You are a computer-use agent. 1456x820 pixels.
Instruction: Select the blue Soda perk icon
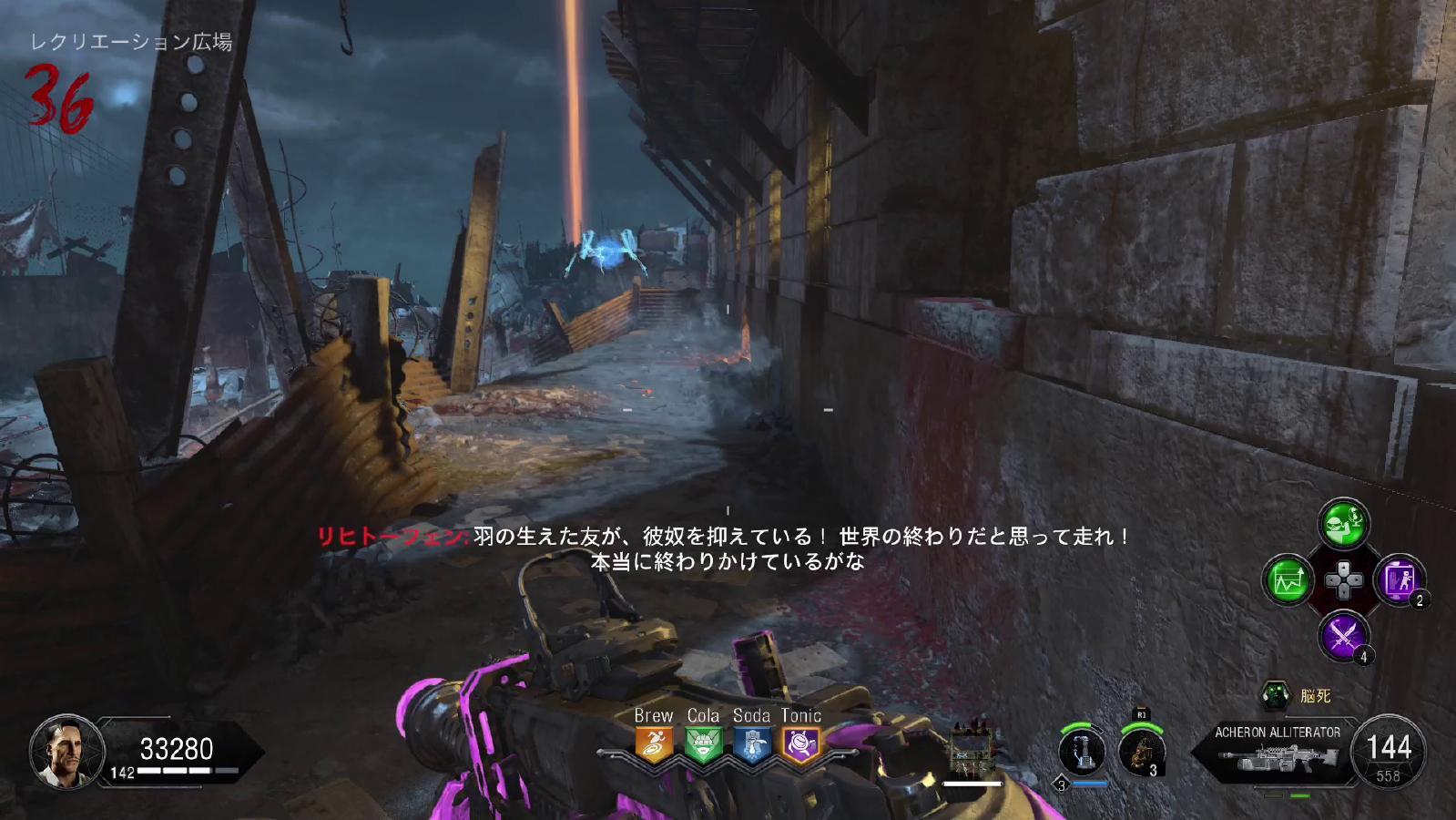pyautogui.click(x=752, y=744)
